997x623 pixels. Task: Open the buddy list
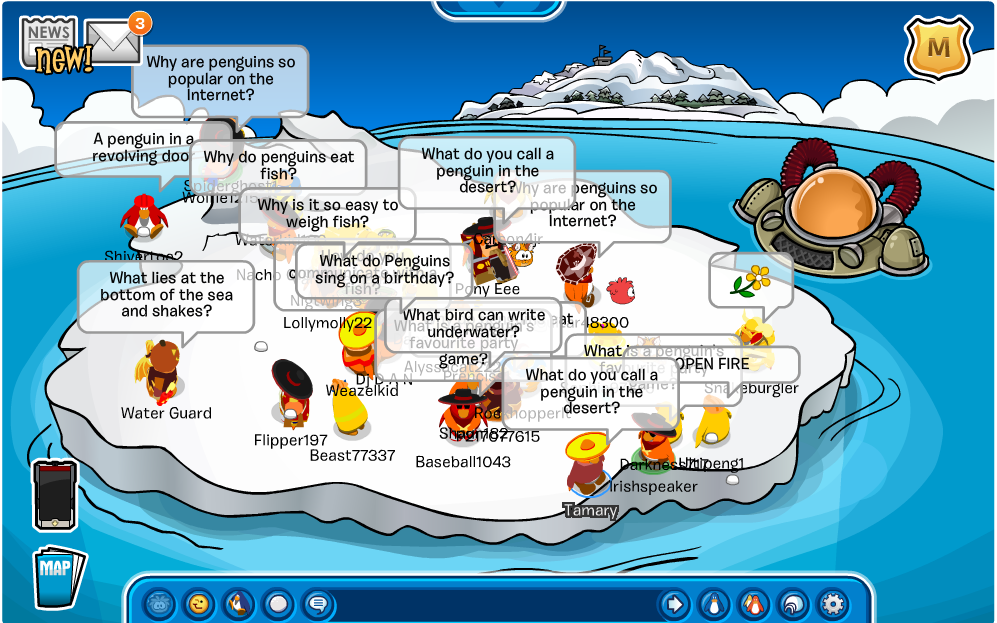coord(752,604)
